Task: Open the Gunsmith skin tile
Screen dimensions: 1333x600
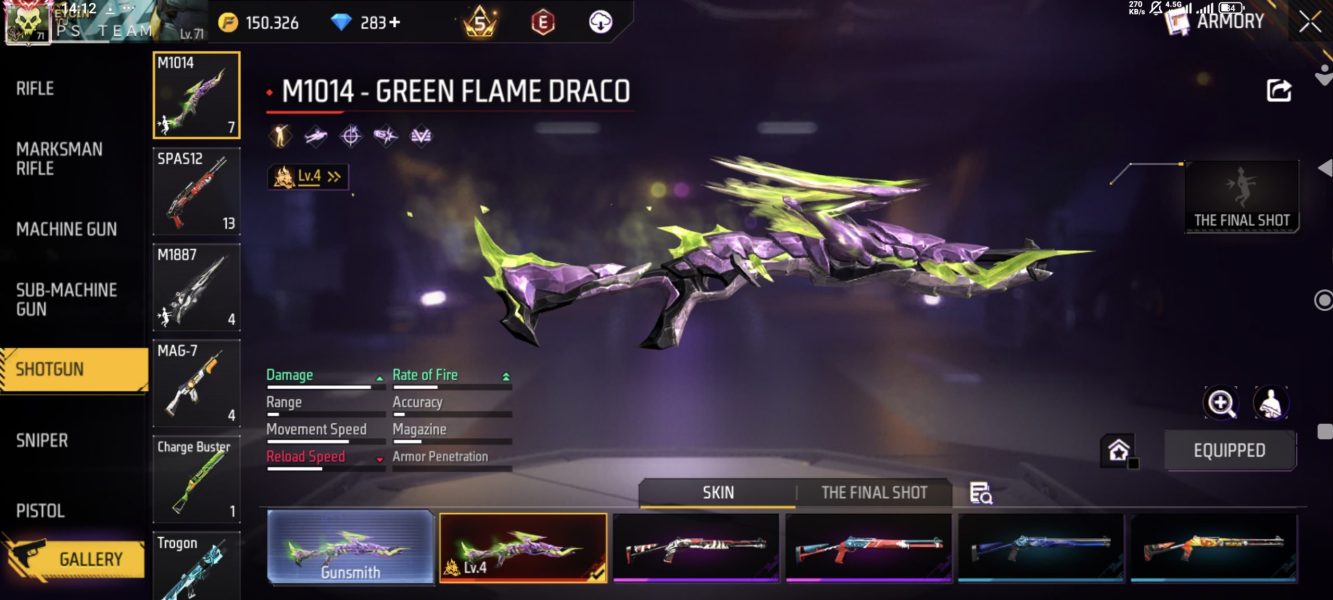Action: [x=351, y=548]
